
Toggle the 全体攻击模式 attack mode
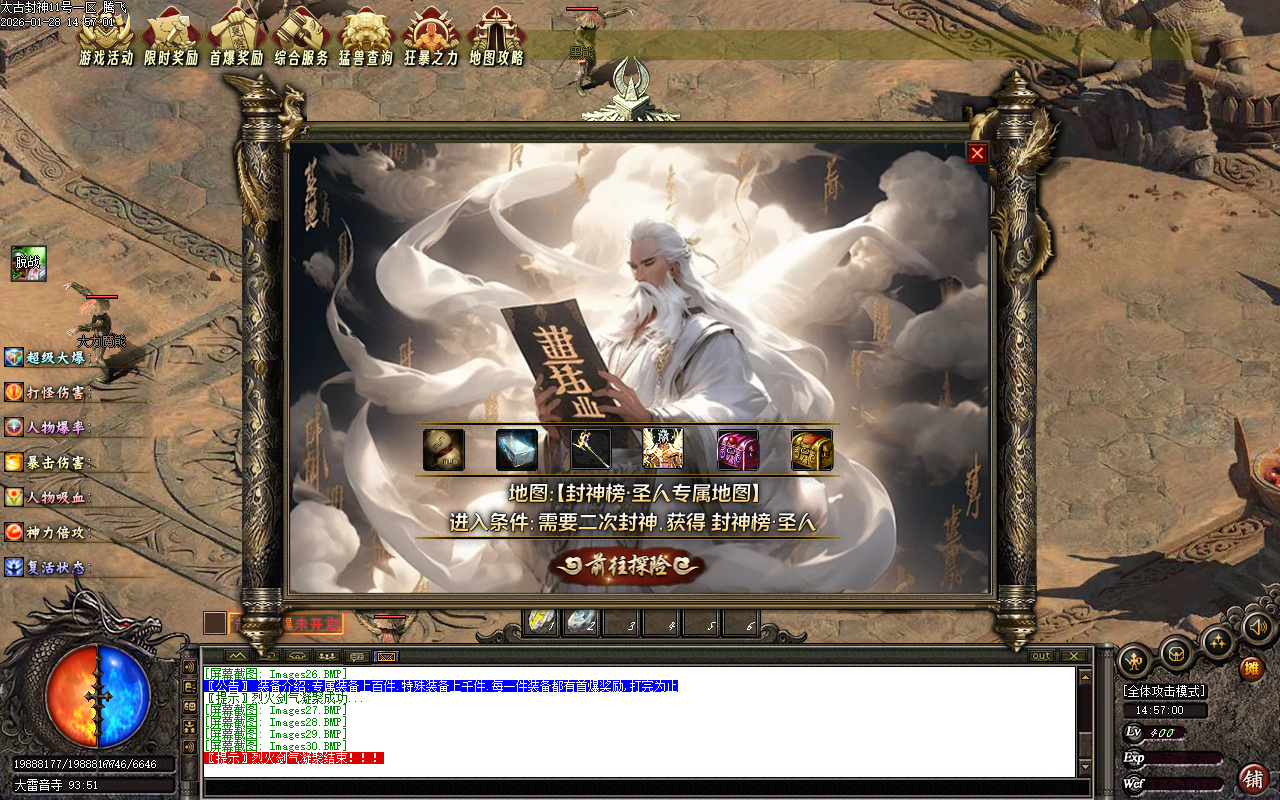coord(1162,690)
